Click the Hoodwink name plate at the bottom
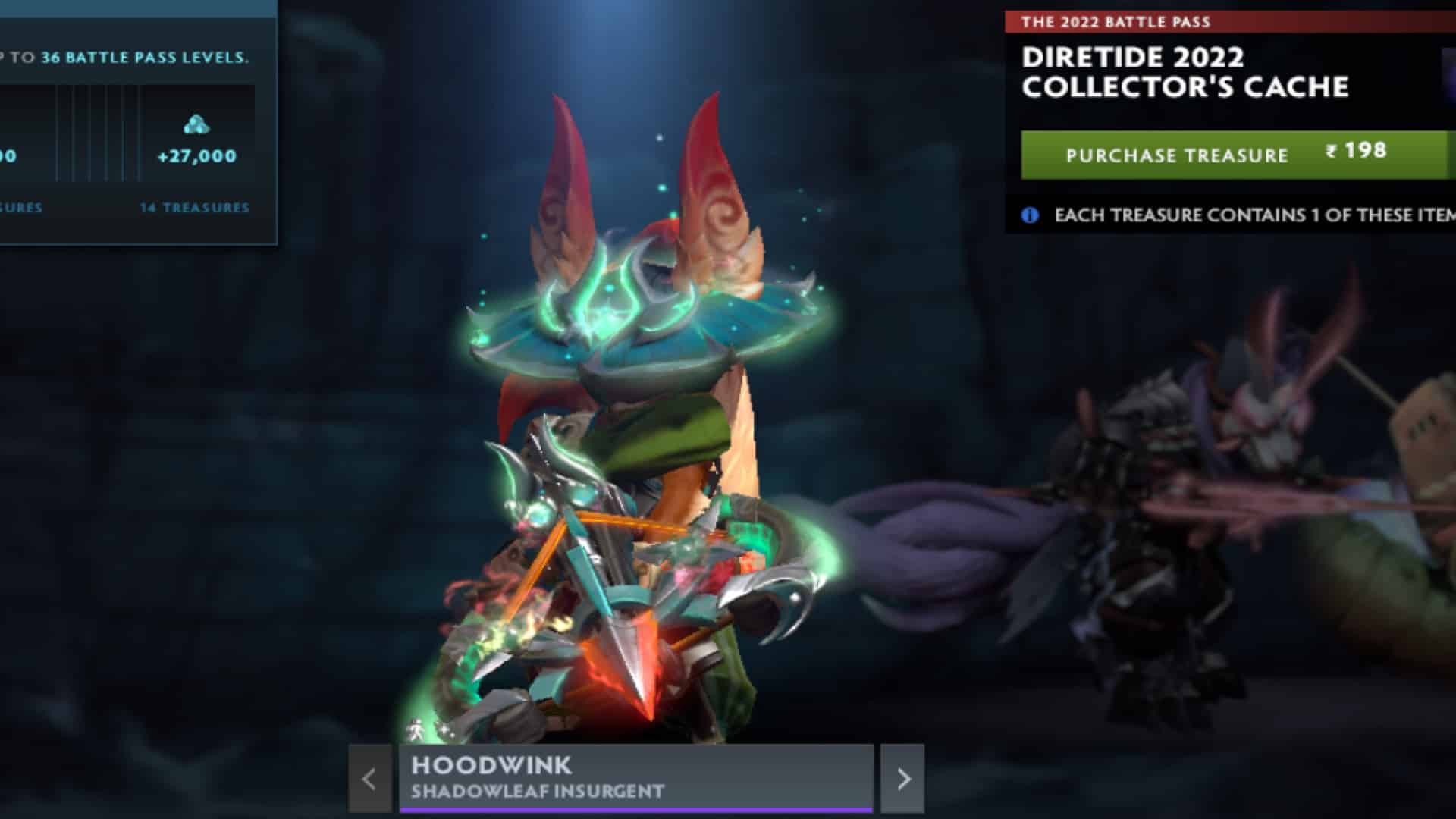 [x=493, y=767]
